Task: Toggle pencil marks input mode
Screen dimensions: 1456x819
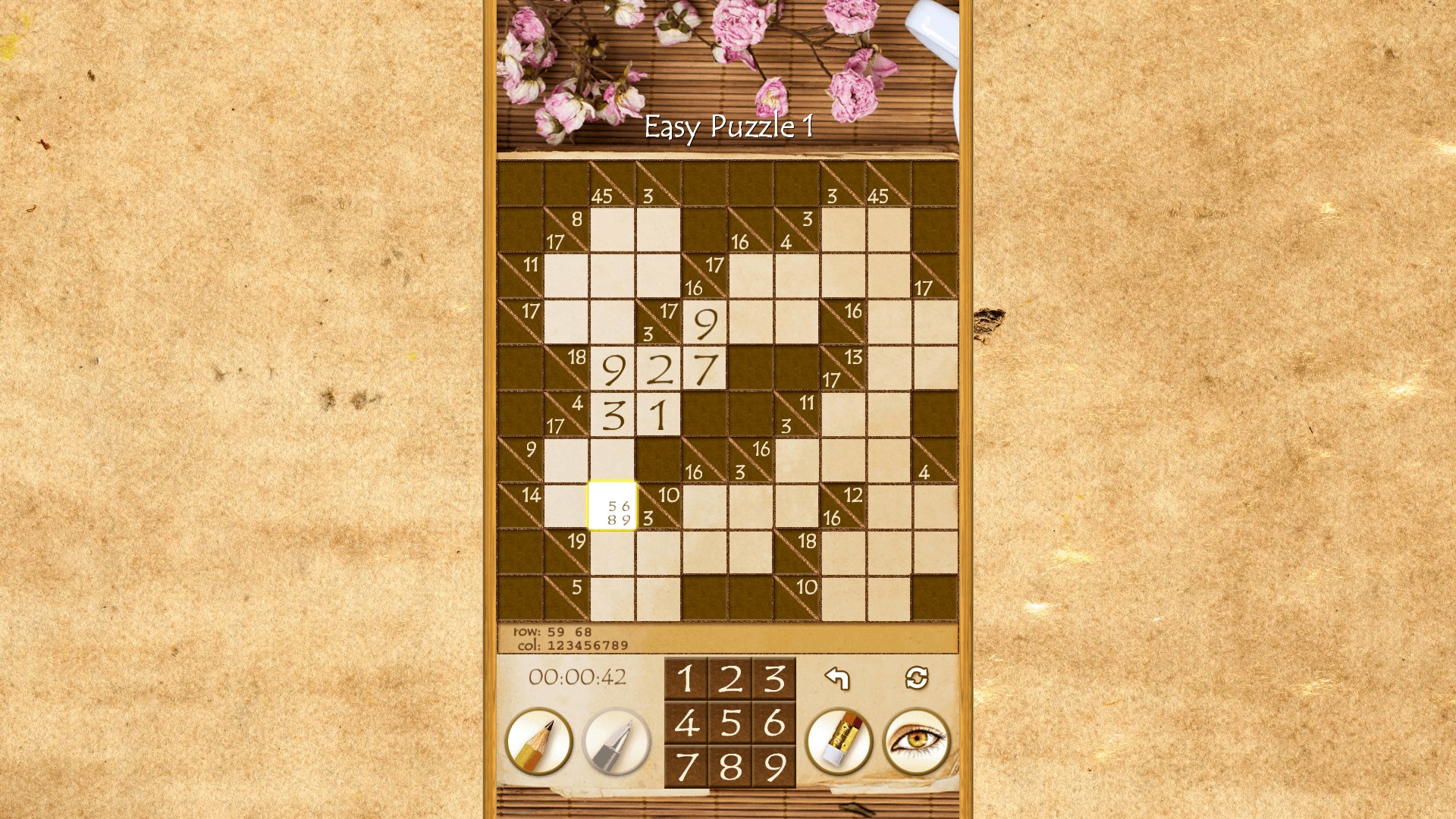Action: 538,742
